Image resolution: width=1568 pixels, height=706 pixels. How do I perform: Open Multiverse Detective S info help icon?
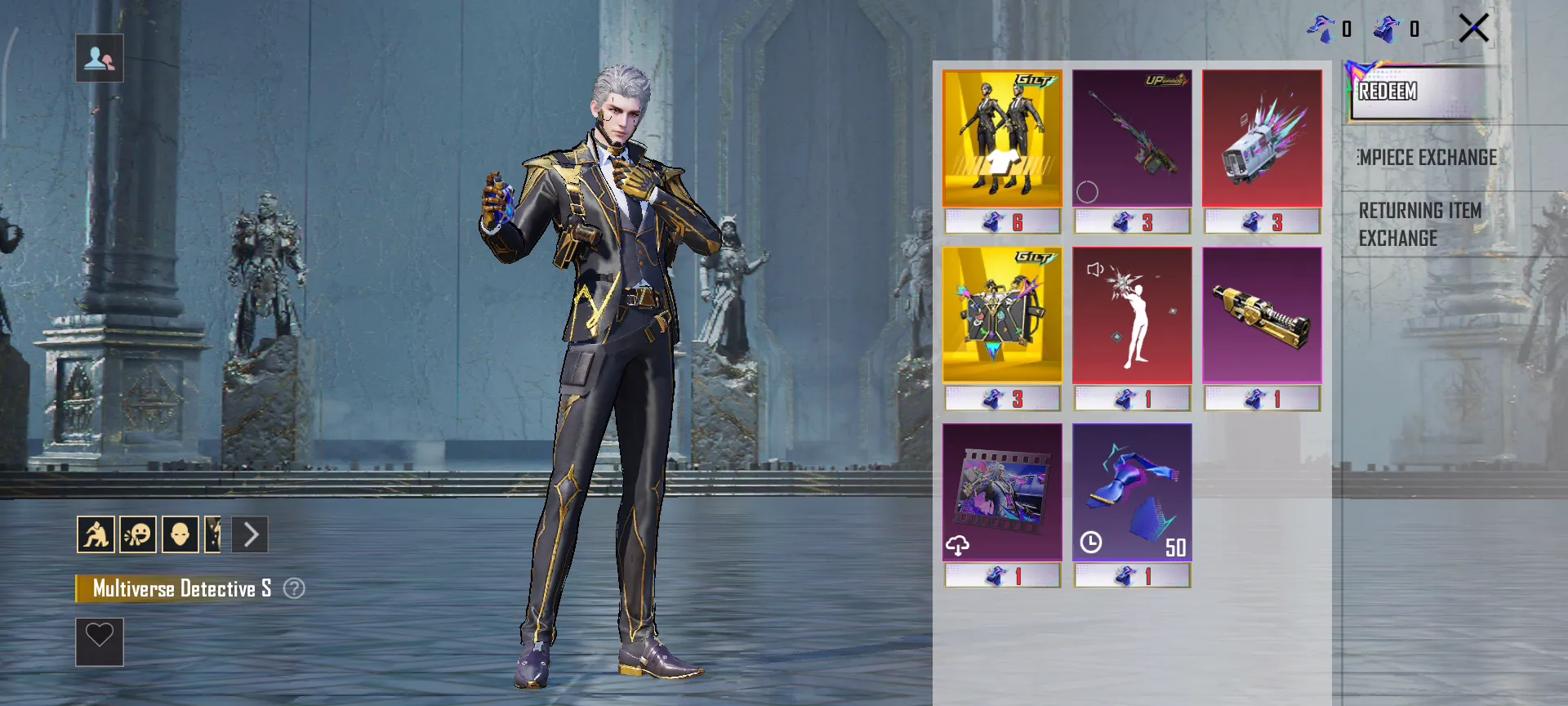(x=294, y=588)
